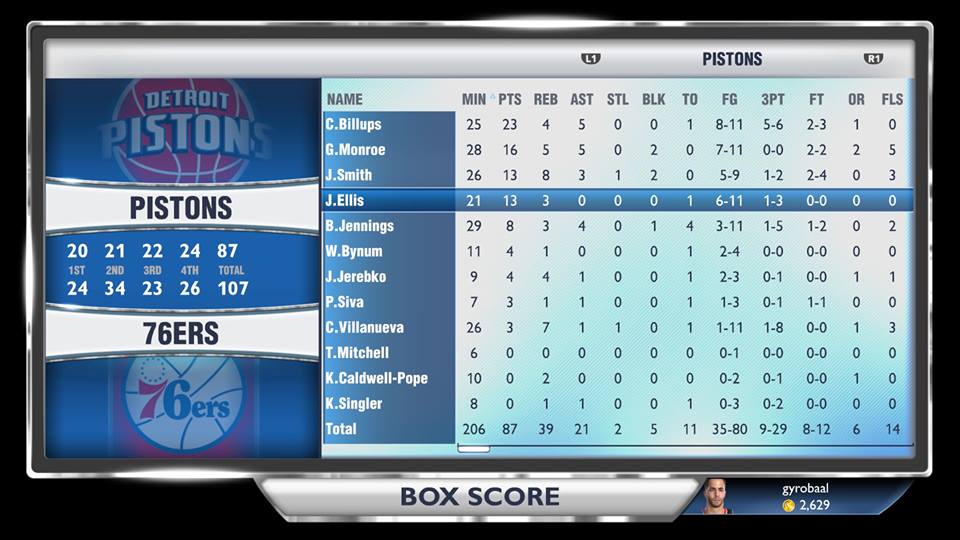The height and width of the screenshot is (540, 960).
Task: Select G.Monroe in the box score
Action: point(389,150)
